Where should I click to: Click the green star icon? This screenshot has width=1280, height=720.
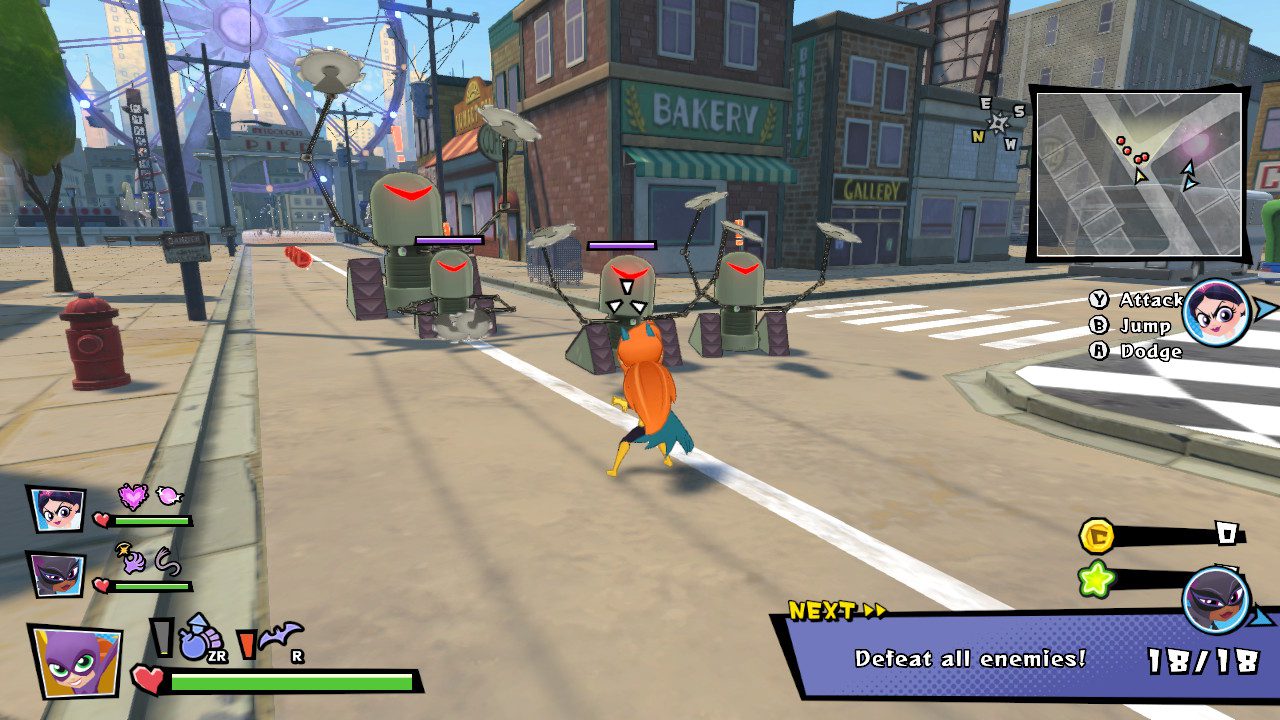[1097, 580]
